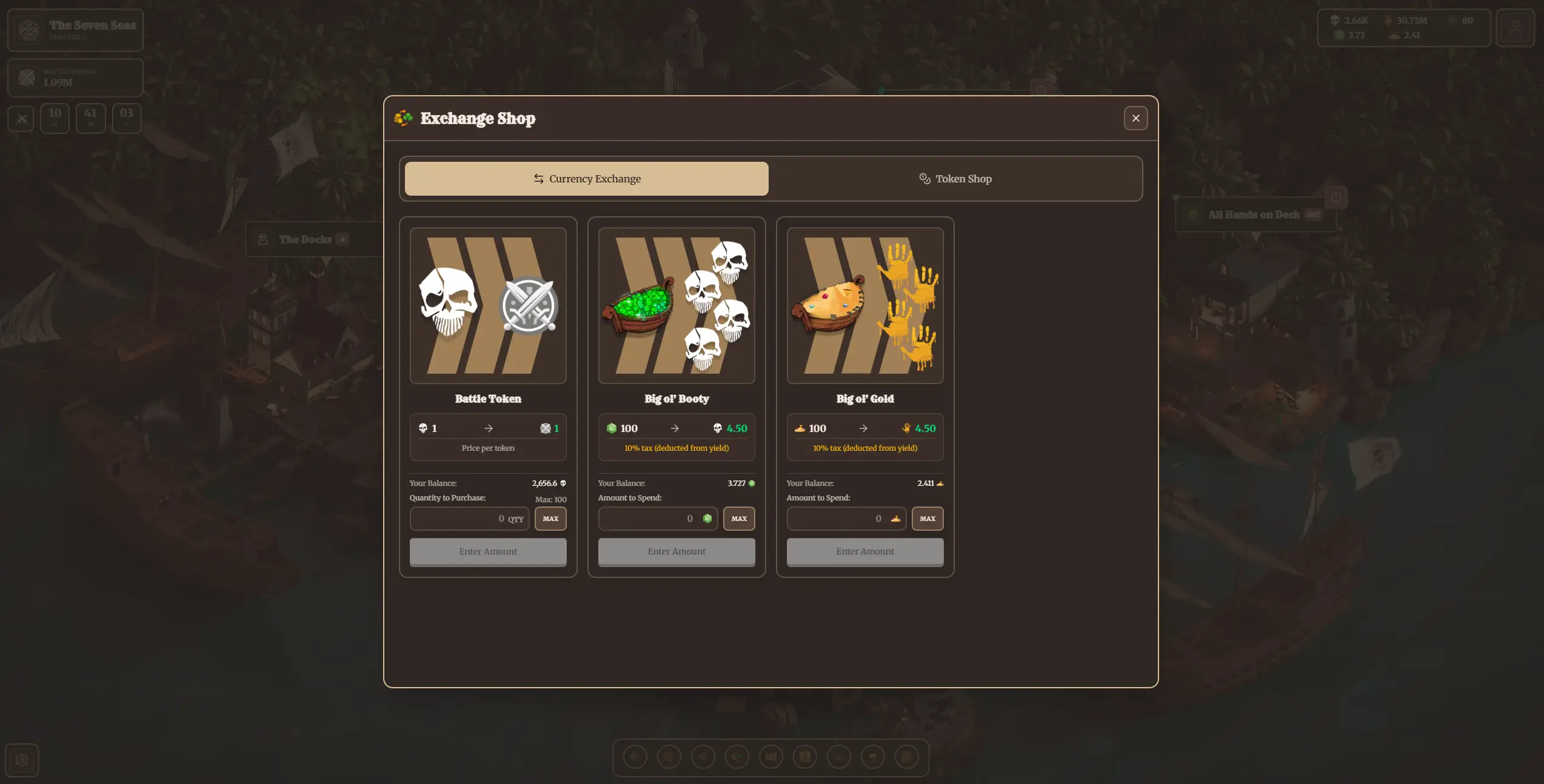This screenshot has height=784, width=1544.
Task: Click MAX on the Battle Token card
Action: tap(550, 519)
